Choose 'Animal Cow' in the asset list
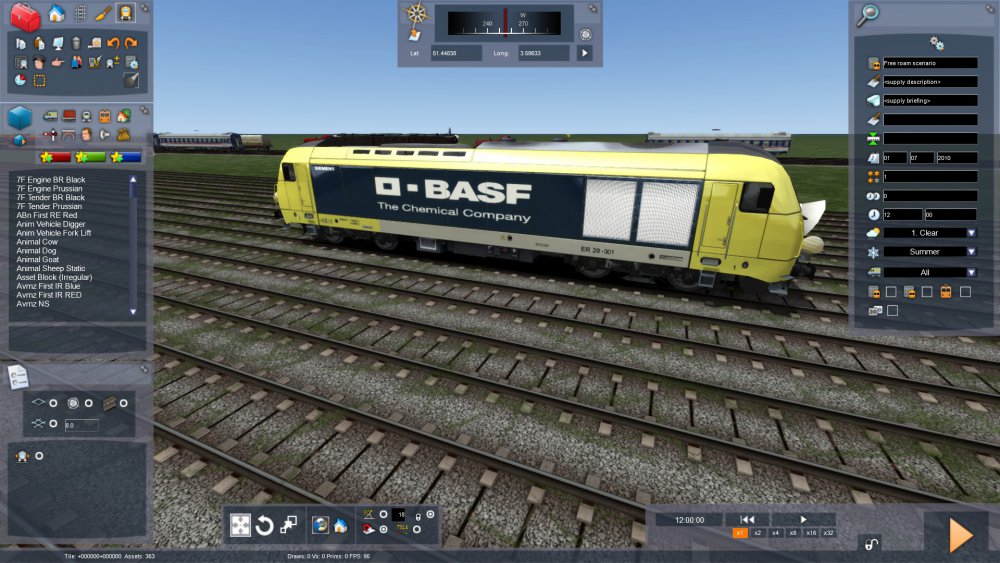1000x563 pixels. tap(35, 240)
